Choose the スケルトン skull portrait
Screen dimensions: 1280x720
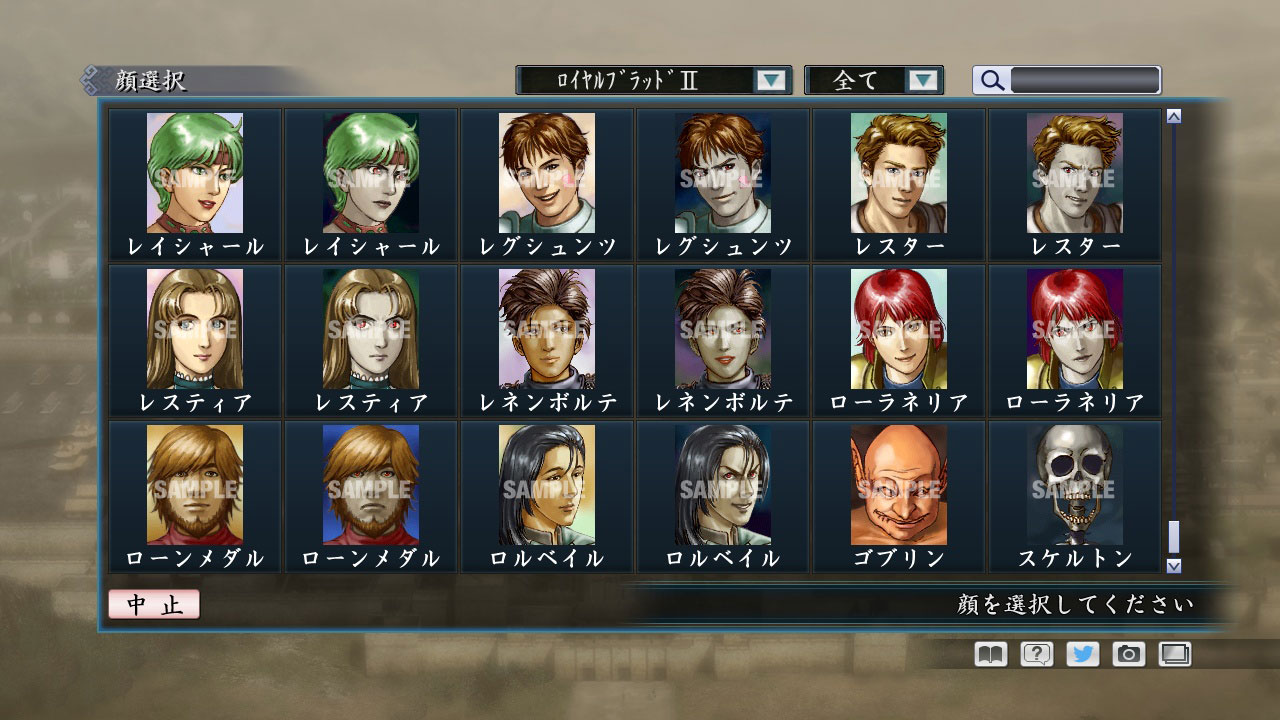point(1074,483)
